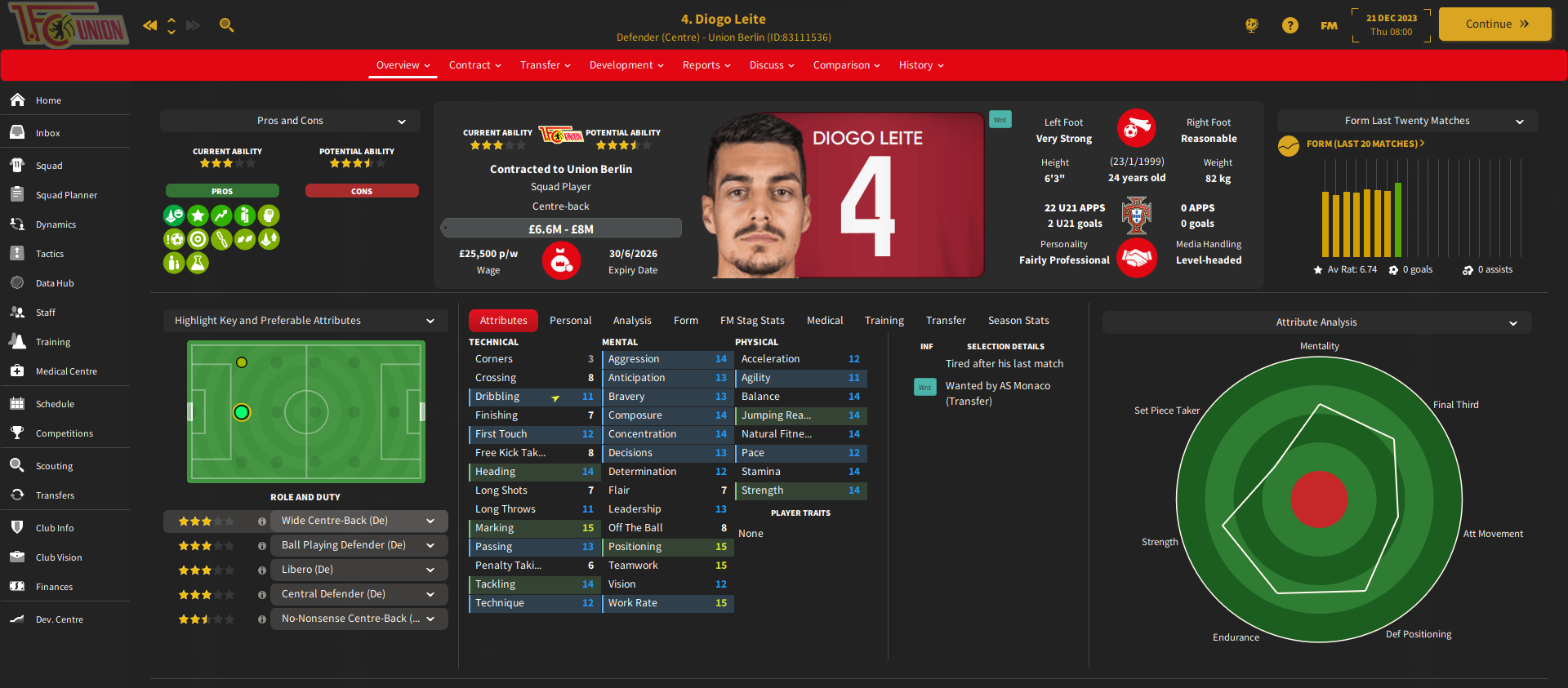The image size is (1568, 688).
Task: Open the Development menu
Action: 626,65
